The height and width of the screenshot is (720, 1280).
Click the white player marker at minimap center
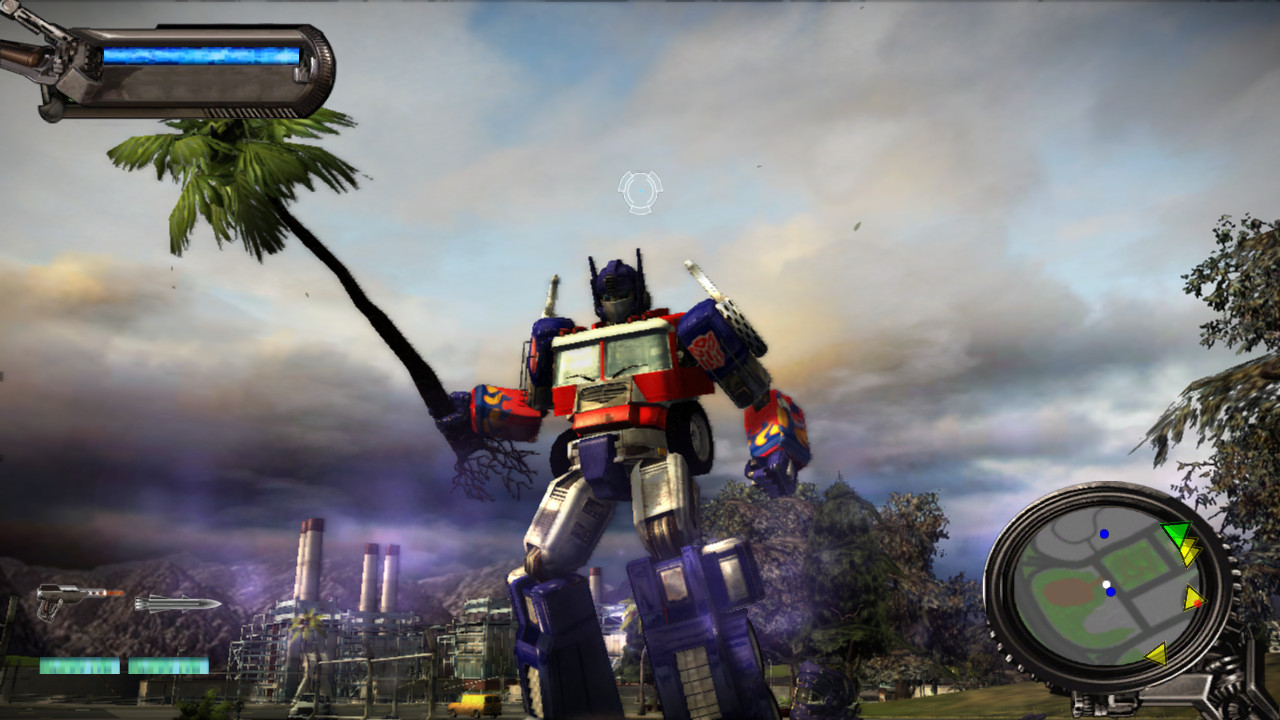1106,583
